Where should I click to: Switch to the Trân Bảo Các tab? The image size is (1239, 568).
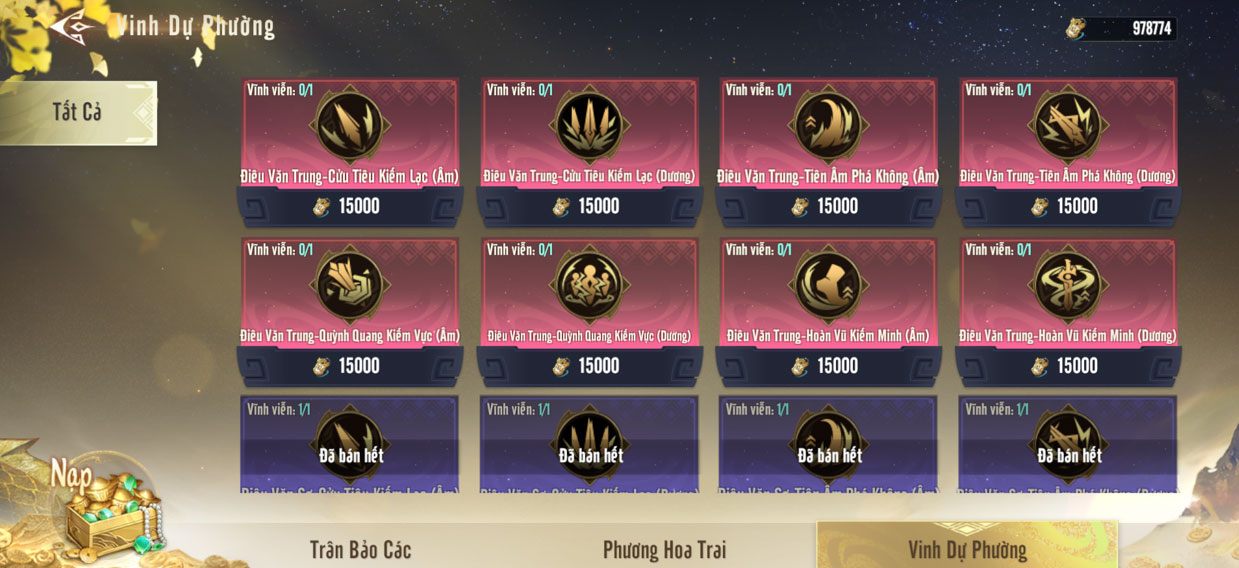(360, 549)
